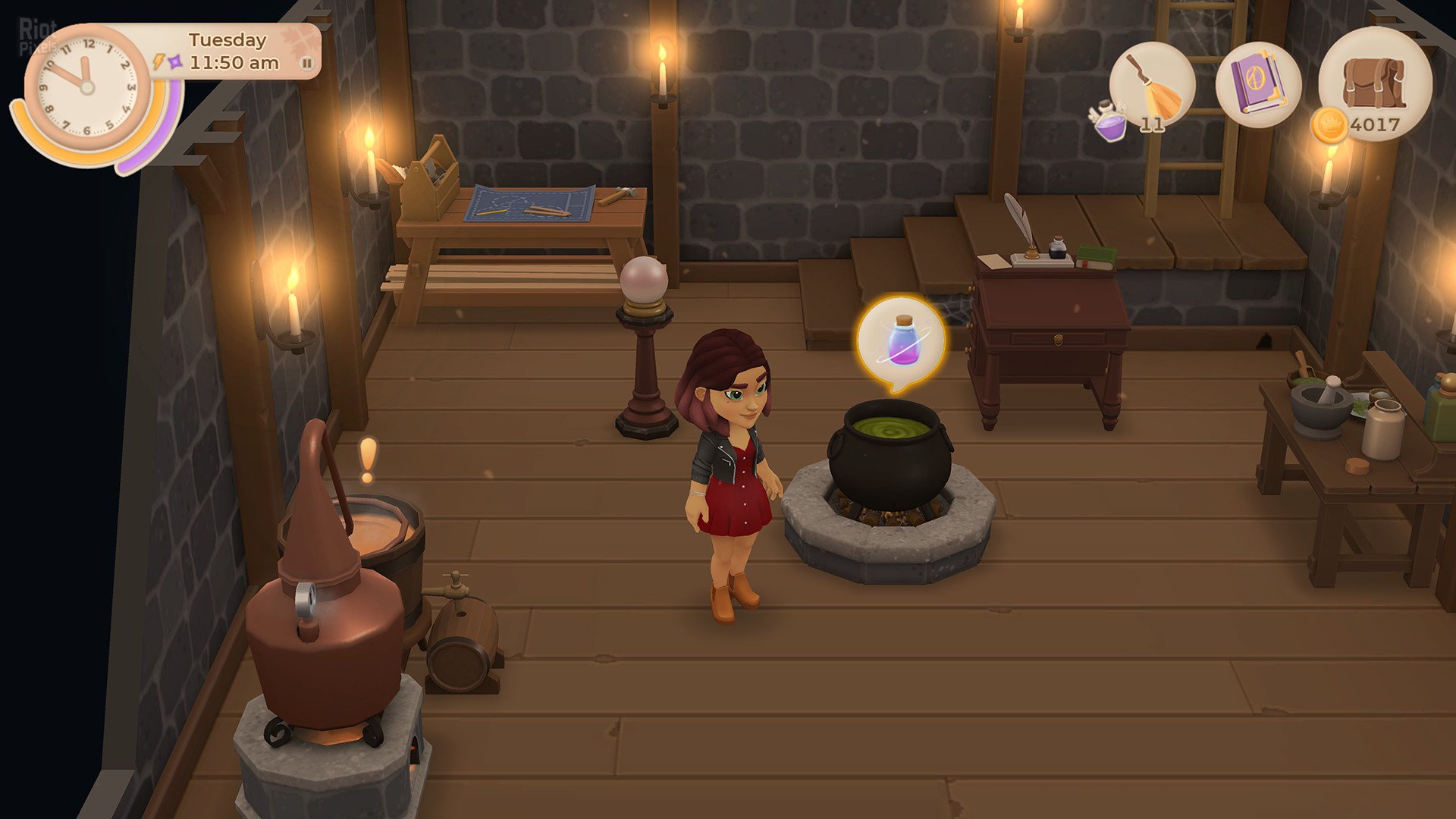Click the potion bubble above the cauldron
Viewport: 1456px width, 819px height.
901,342
